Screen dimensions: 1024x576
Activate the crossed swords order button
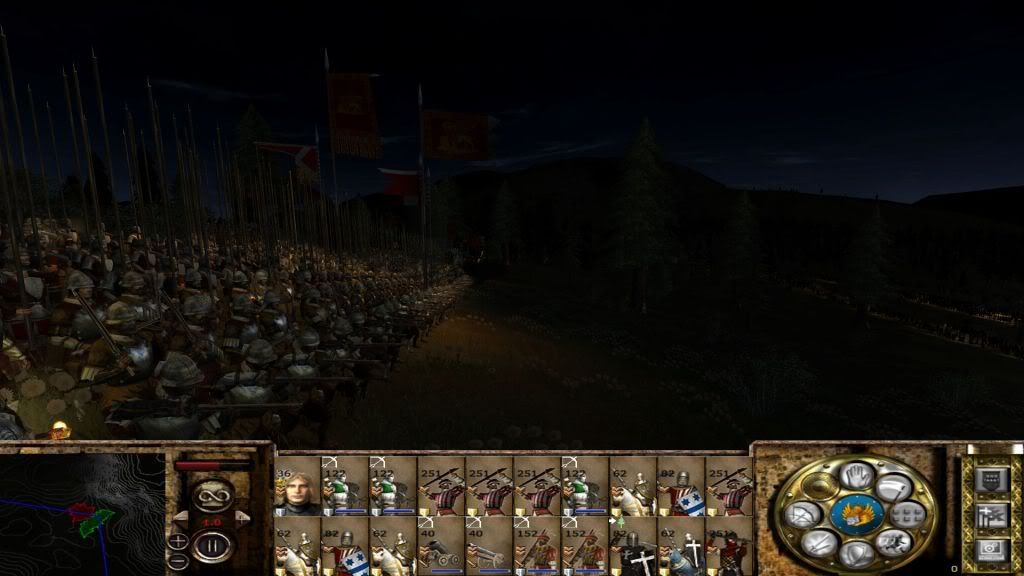pos(818,543)
